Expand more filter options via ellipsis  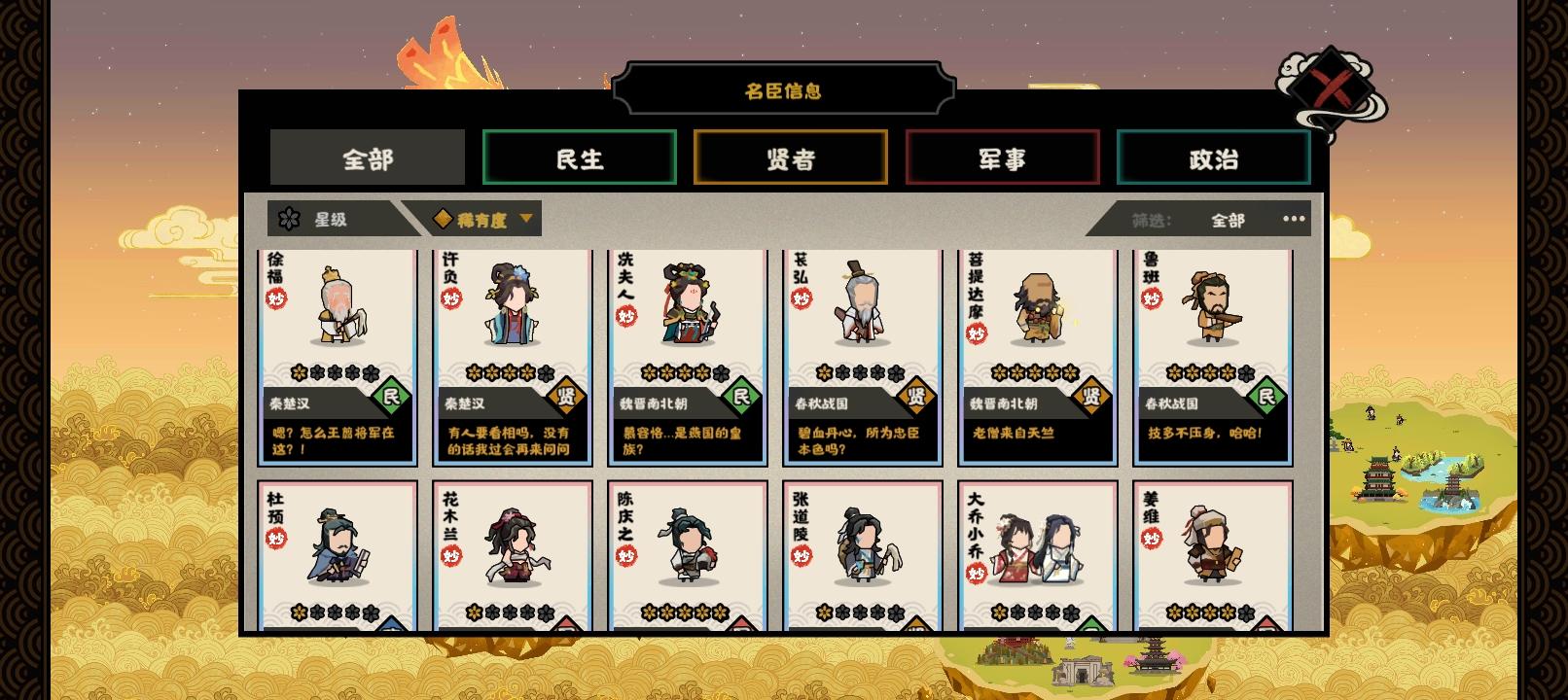pos(1294,219)
